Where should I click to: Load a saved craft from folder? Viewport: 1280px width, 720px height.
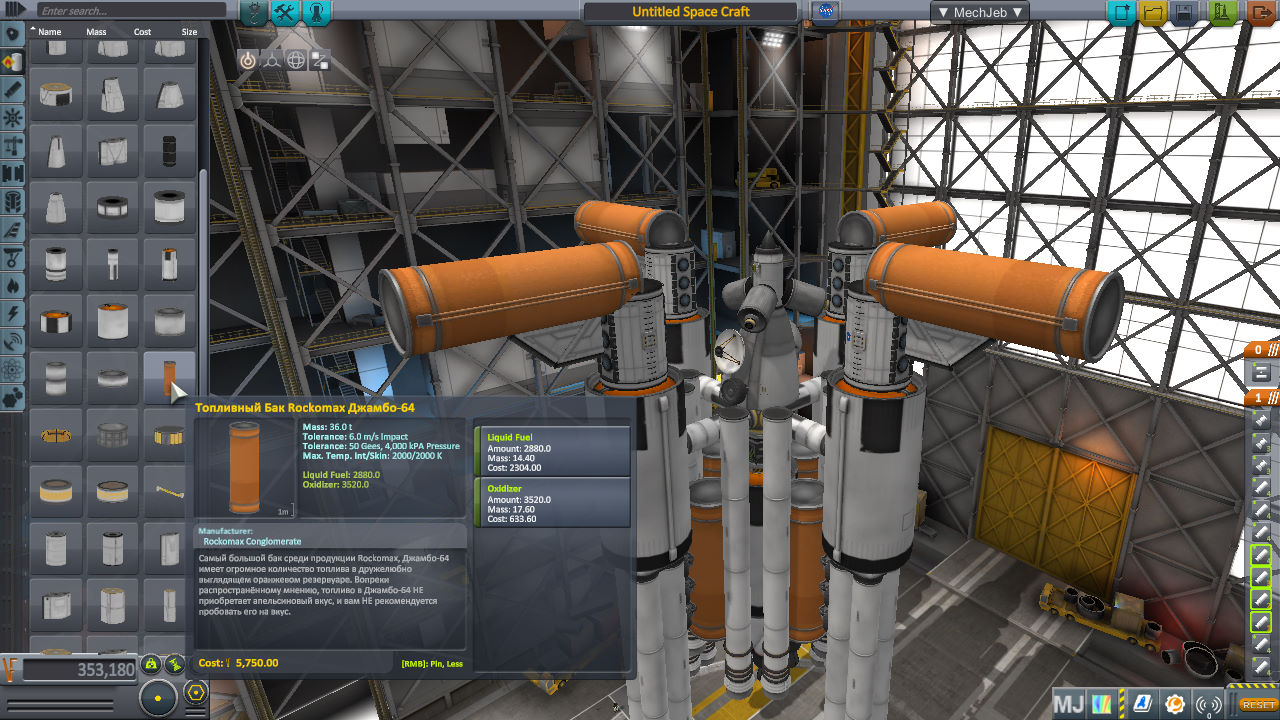coord(1153,13)
